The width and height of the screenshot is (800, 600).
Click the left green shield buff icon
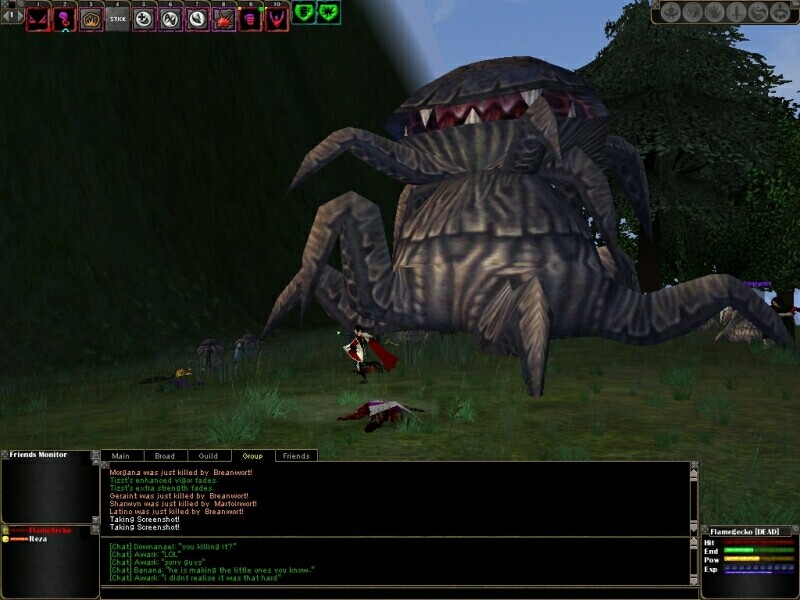[304, 13]
